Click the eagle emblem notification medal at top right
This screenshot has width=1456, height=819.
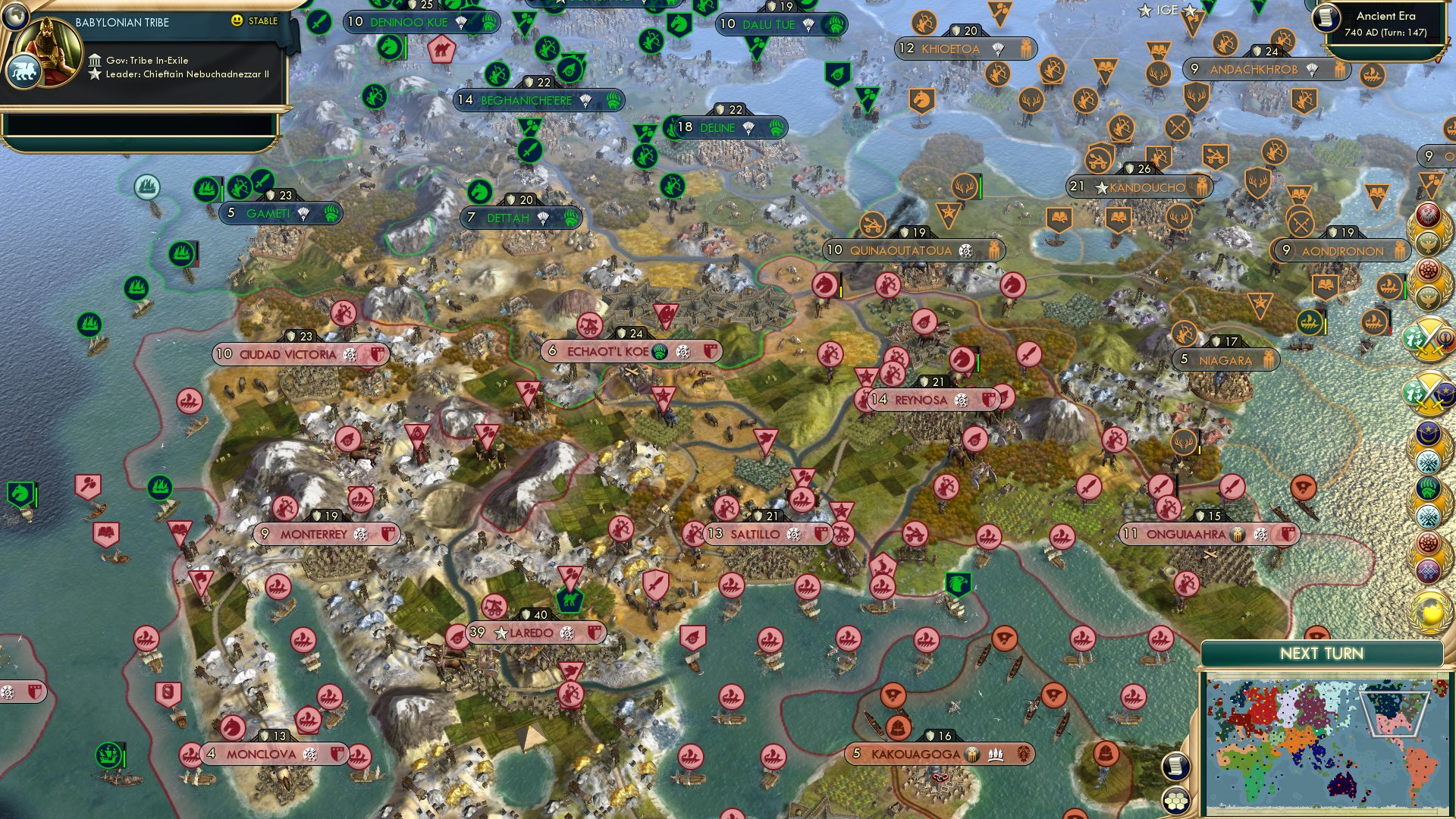[x=1428, y=215]
